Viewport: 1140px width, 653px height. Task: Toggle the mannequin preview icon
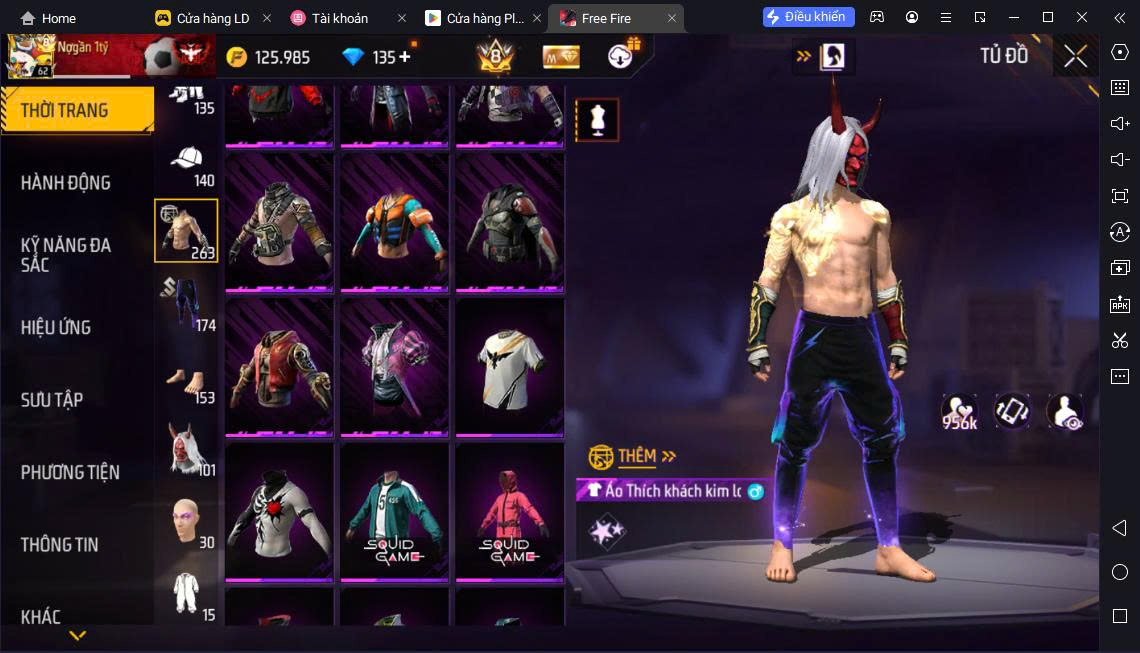[597, 120]
